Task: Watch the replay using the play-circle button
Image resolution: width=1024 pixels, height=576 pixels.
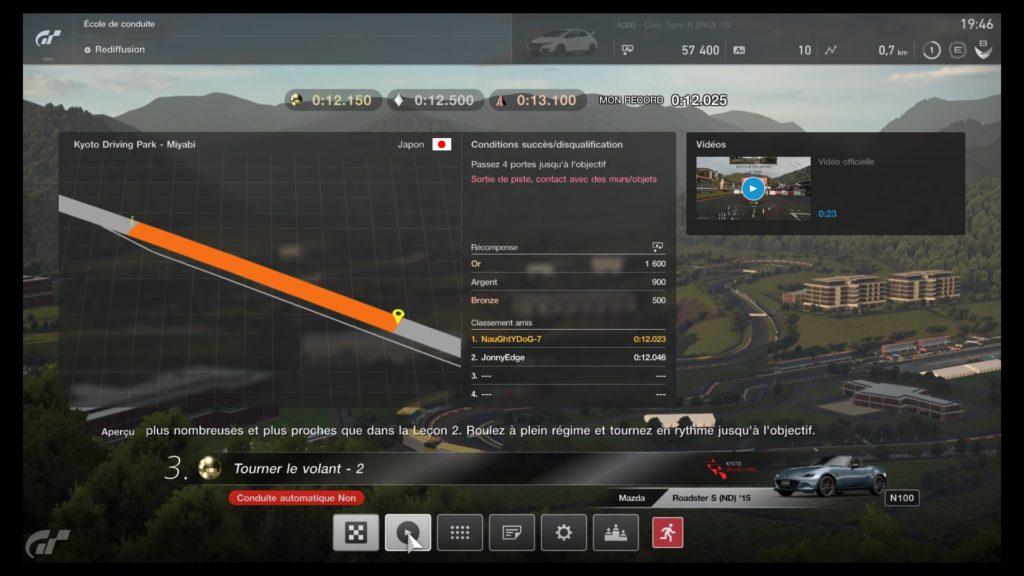Action: pyautogui.click(x=408, y=532)
